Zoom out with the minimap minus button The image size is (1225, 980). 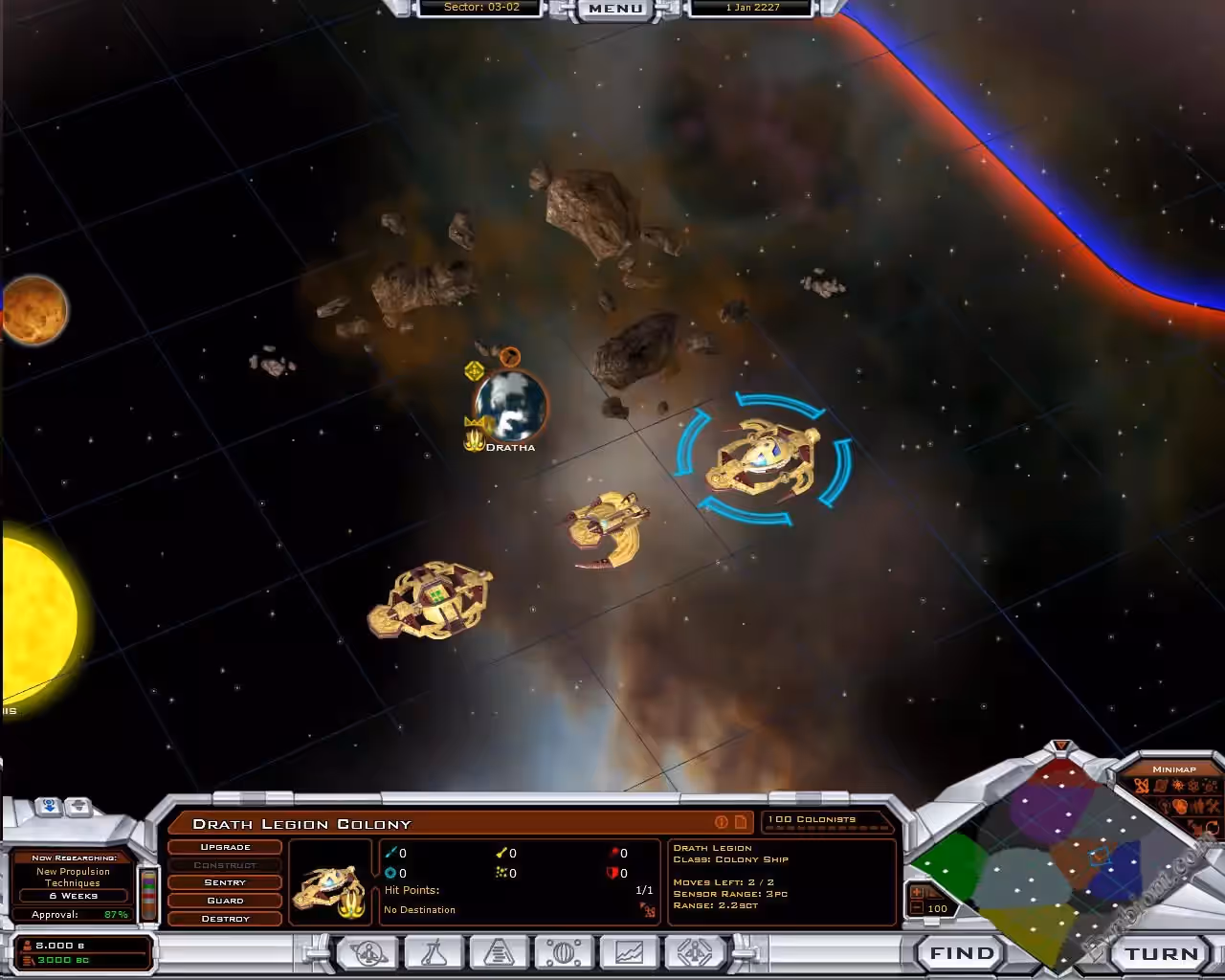click(917, 908)
